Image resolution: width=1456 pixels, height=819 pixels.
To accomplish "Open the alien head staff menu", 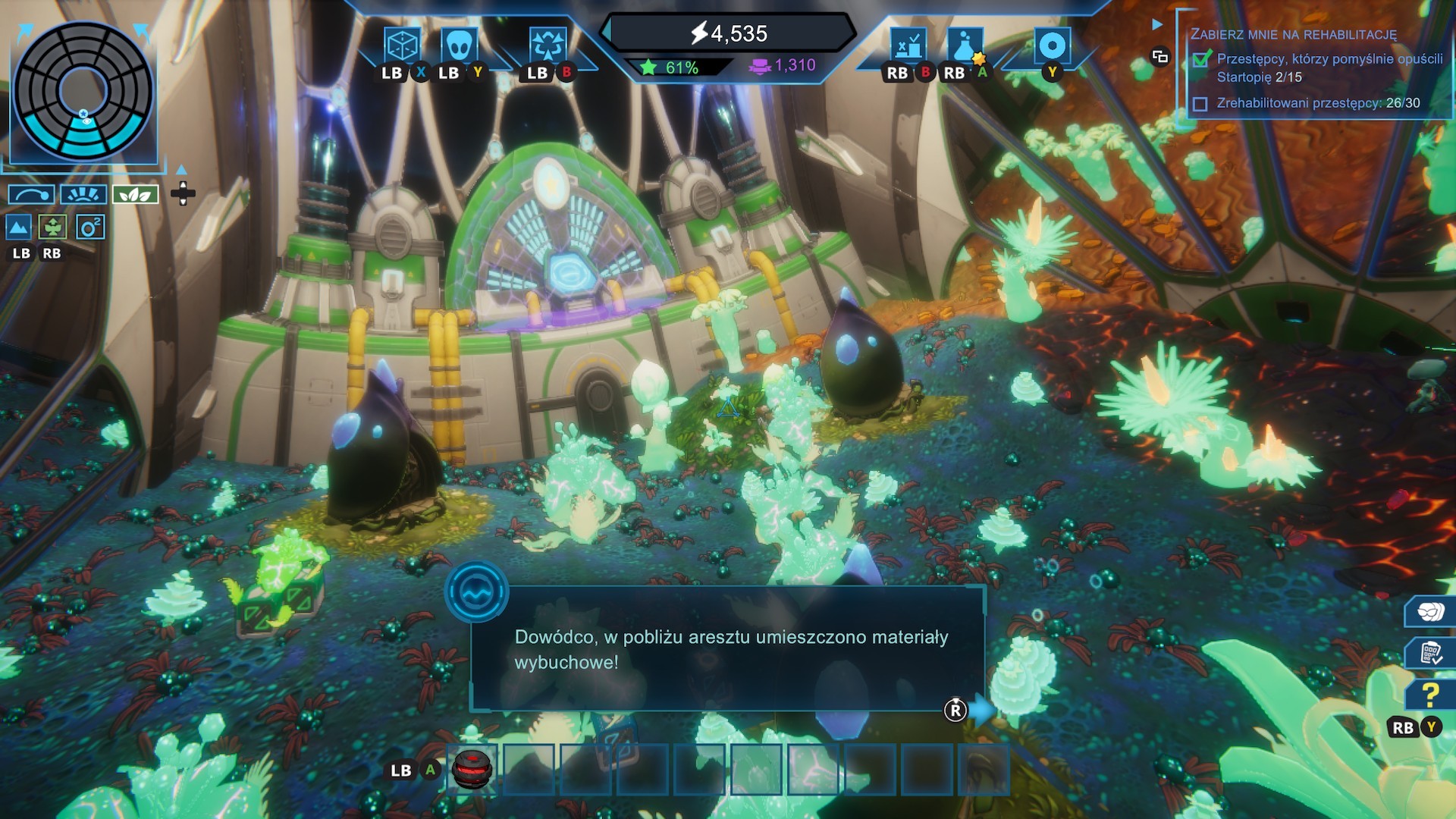I will 459,45.
